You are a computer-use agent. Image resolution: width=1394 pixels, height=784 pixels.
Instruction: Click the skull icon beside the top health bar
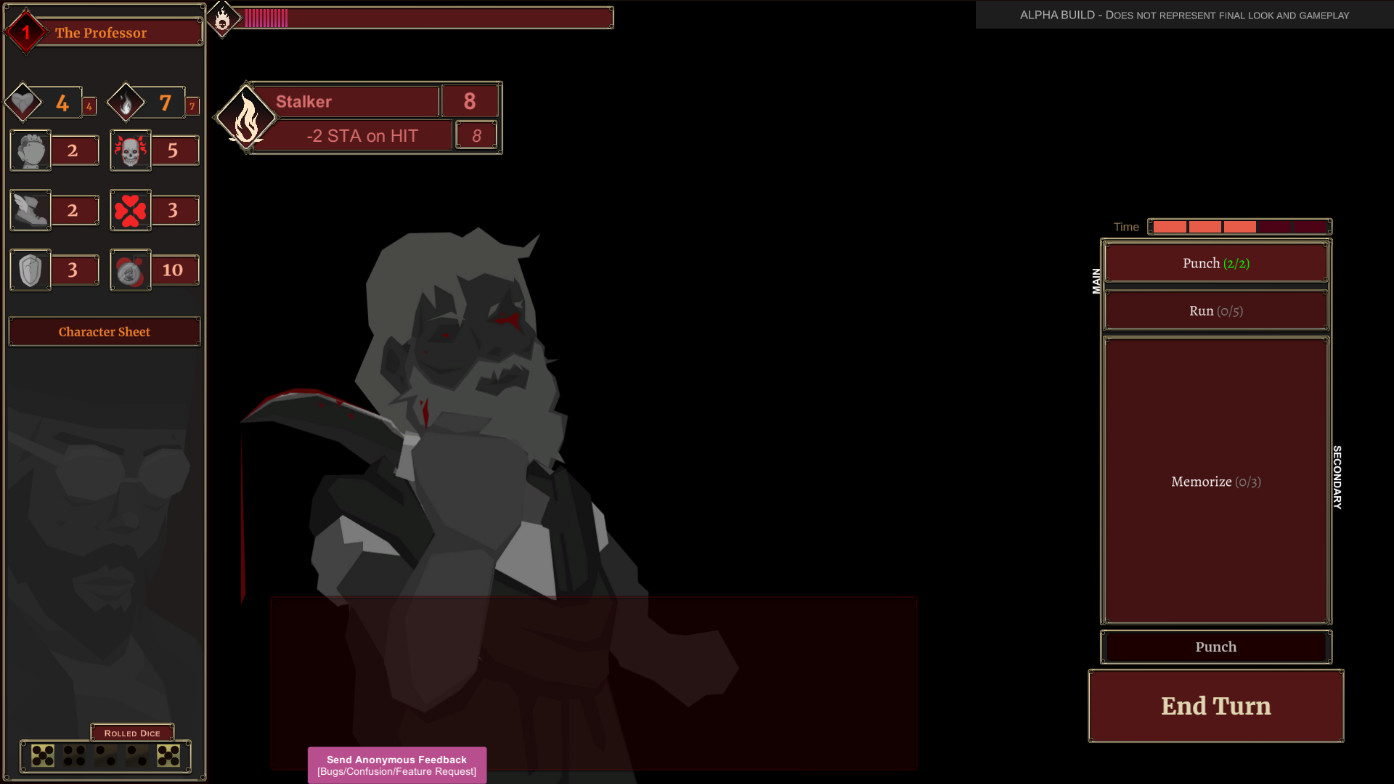tap(220, 16)
